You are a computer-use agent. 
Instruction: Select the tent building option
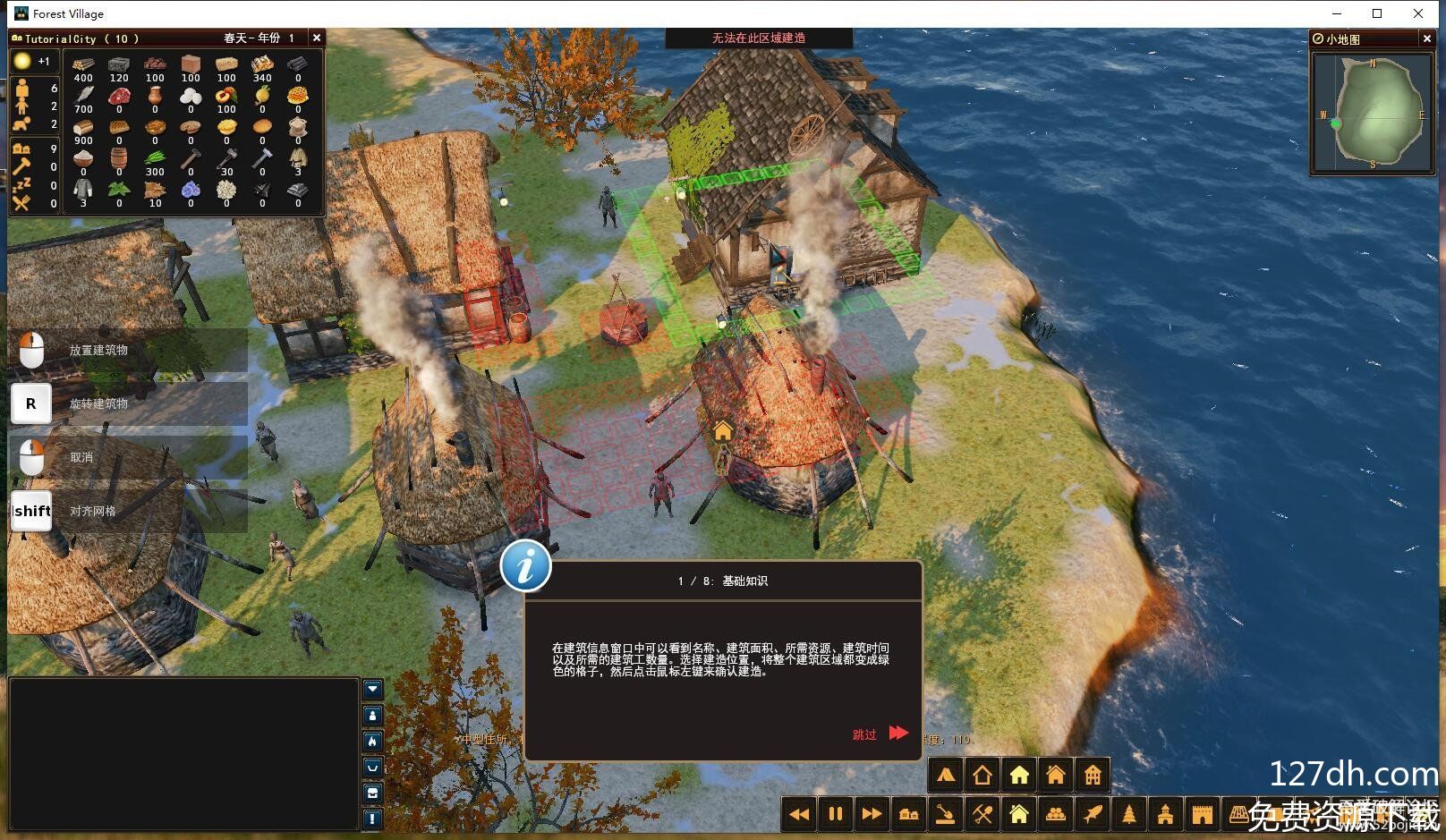pos(946,776)
